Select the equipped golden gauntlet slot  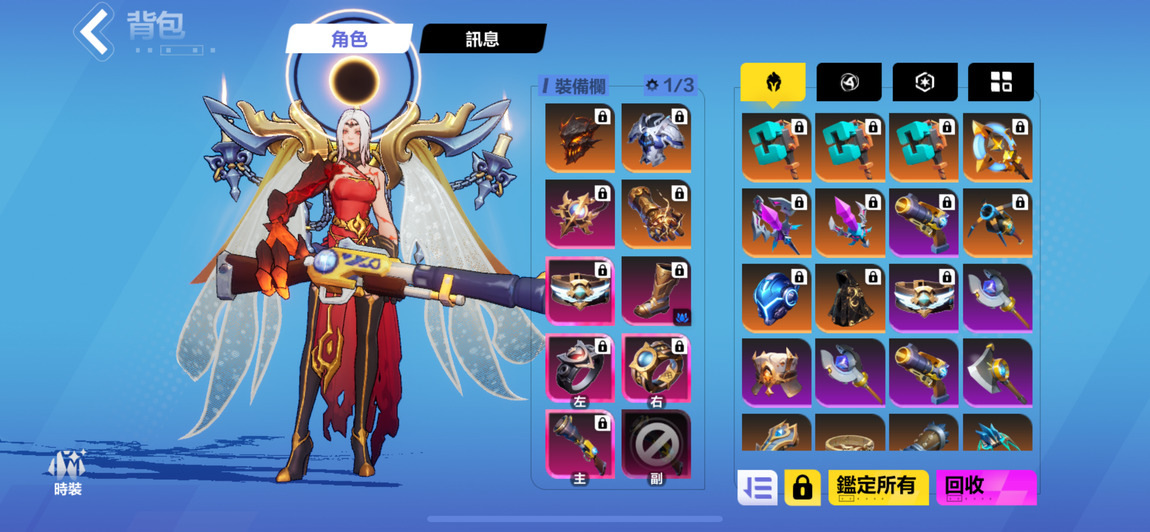coord(656,213)
